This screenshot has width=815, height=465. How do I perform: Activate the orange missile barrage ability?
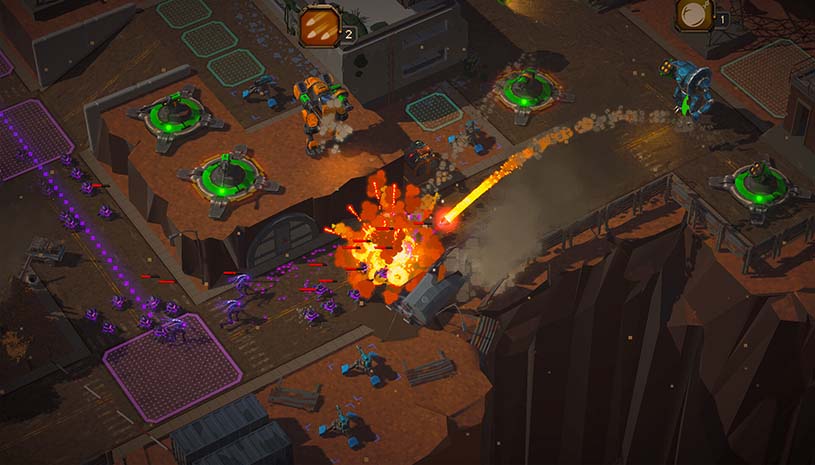pyautogui.click(x=319, y=26)
